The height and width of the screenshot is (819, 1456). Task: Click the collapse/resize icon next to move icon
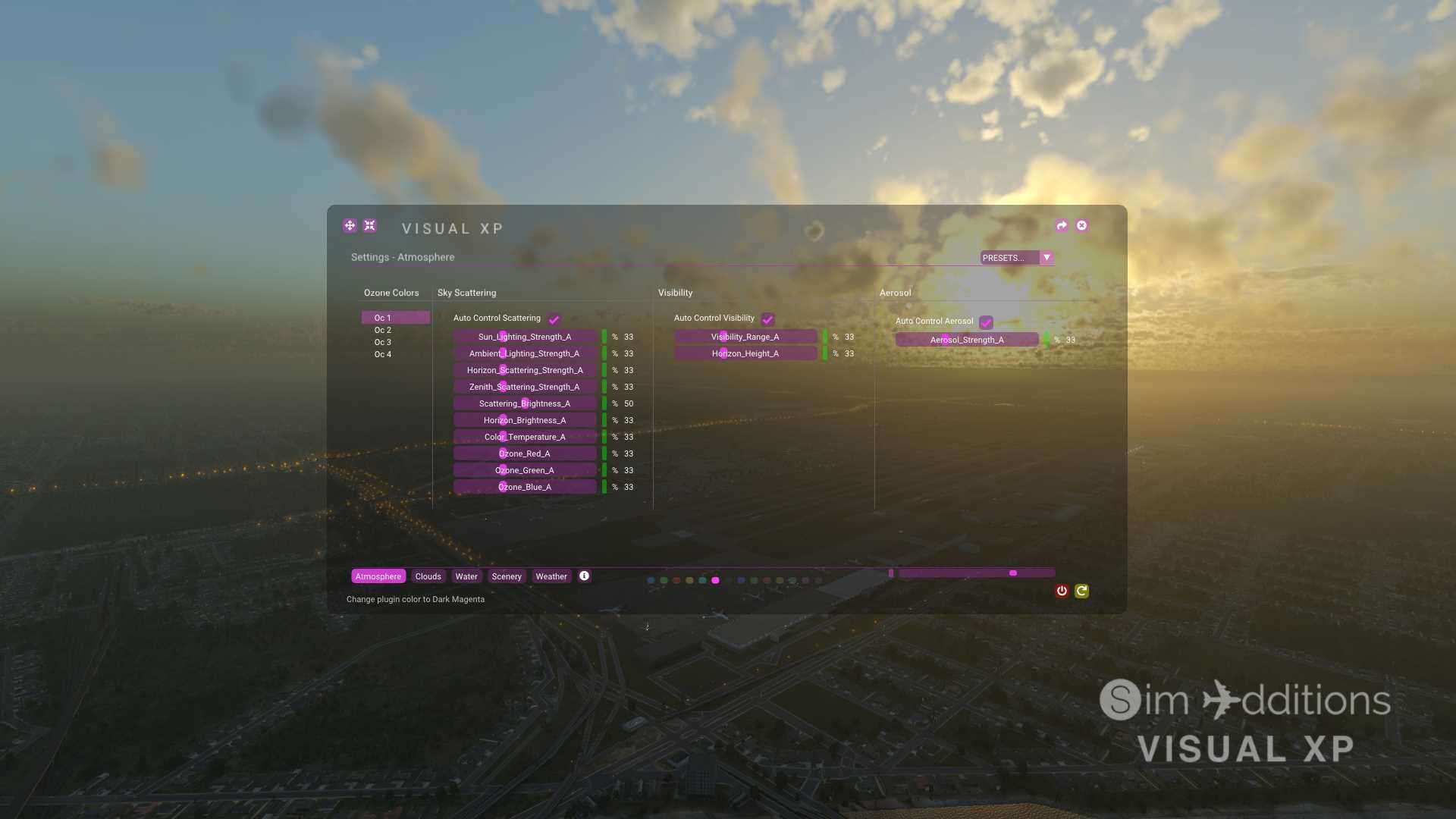[369, 225]
